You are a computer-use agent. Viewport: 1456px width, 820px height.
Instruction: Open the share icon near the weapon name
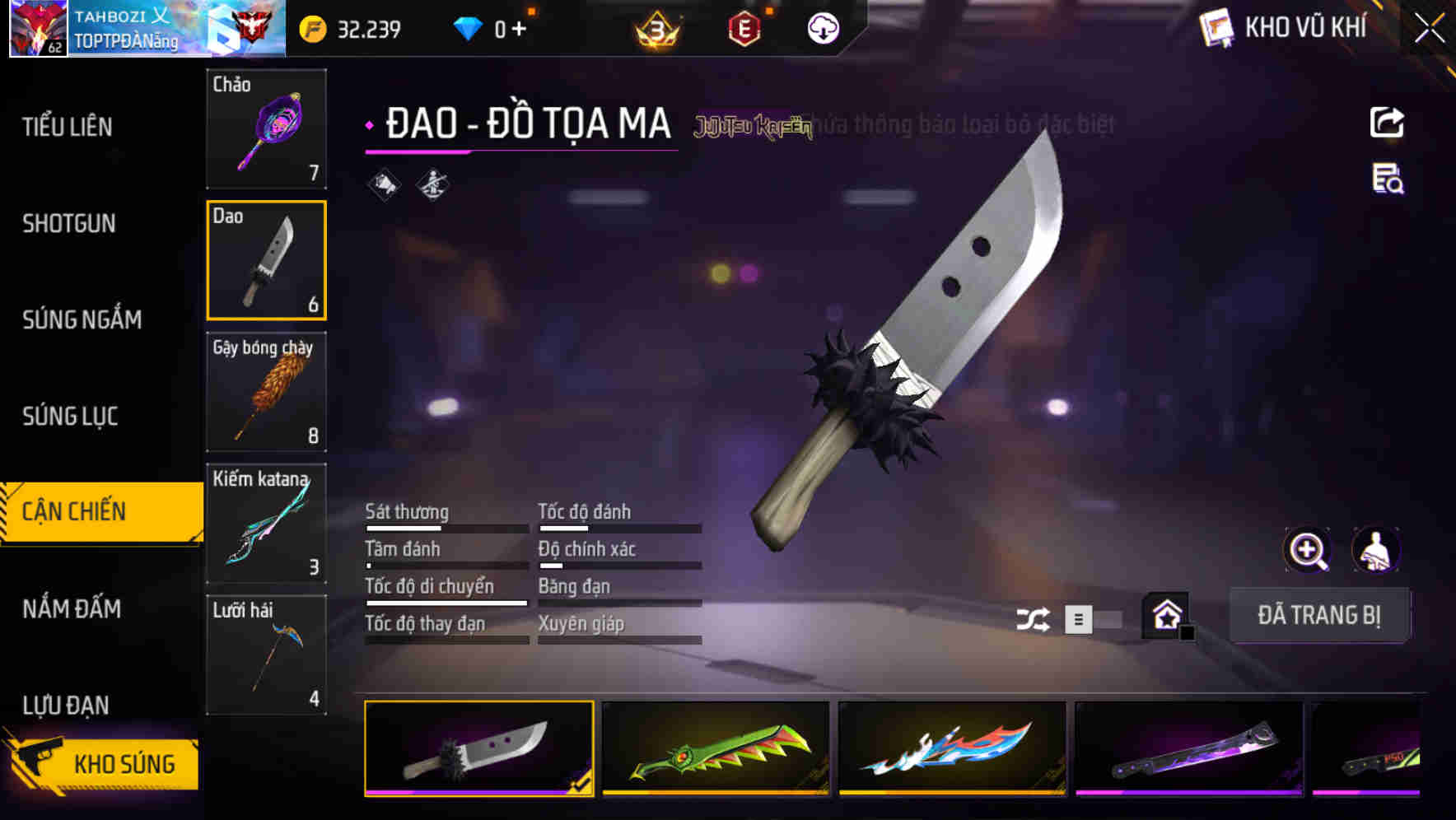point(1388,122)
